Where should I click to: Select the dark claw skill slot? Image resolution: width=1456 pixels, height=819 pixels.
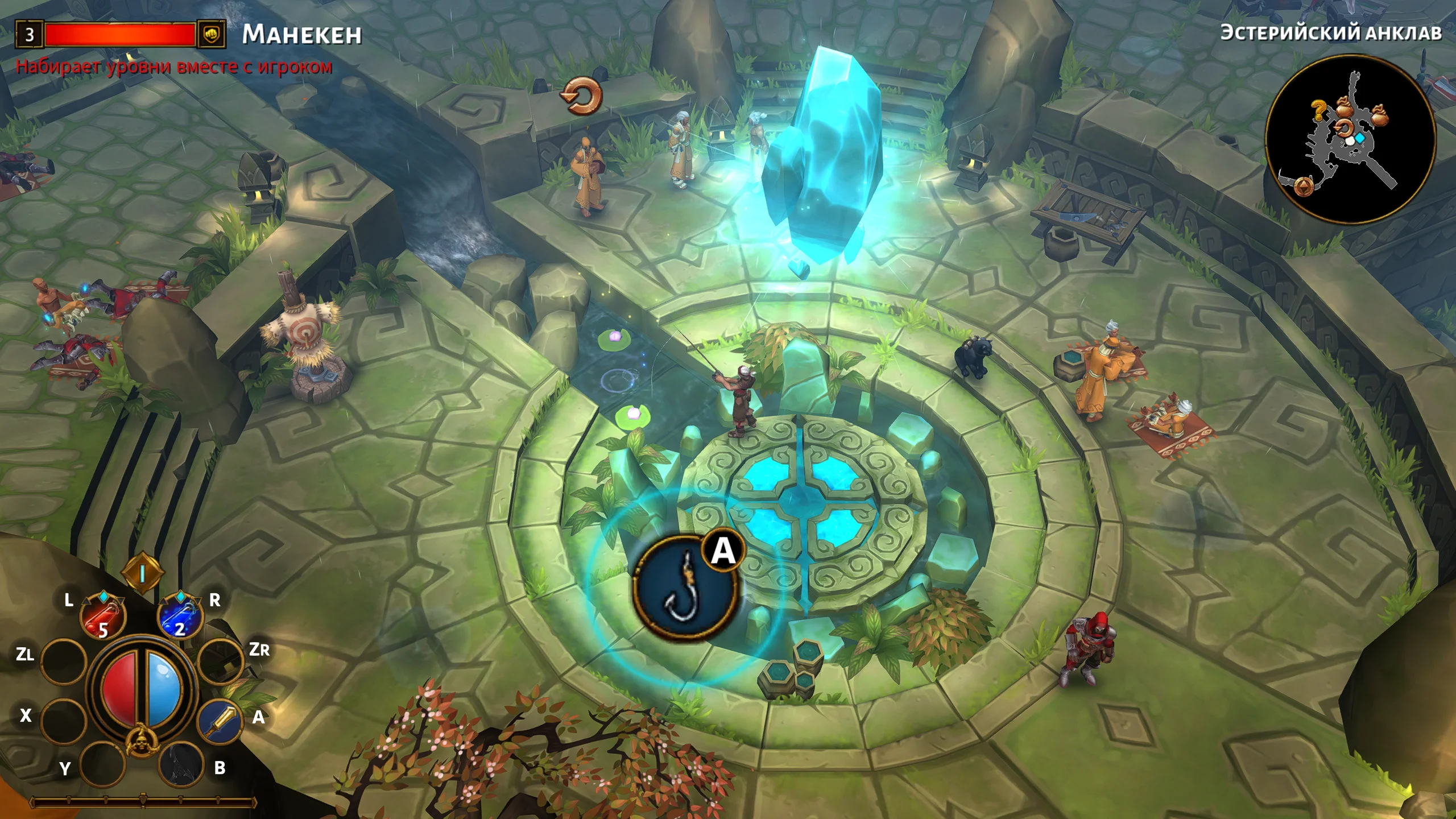click(x=181, y=764)
